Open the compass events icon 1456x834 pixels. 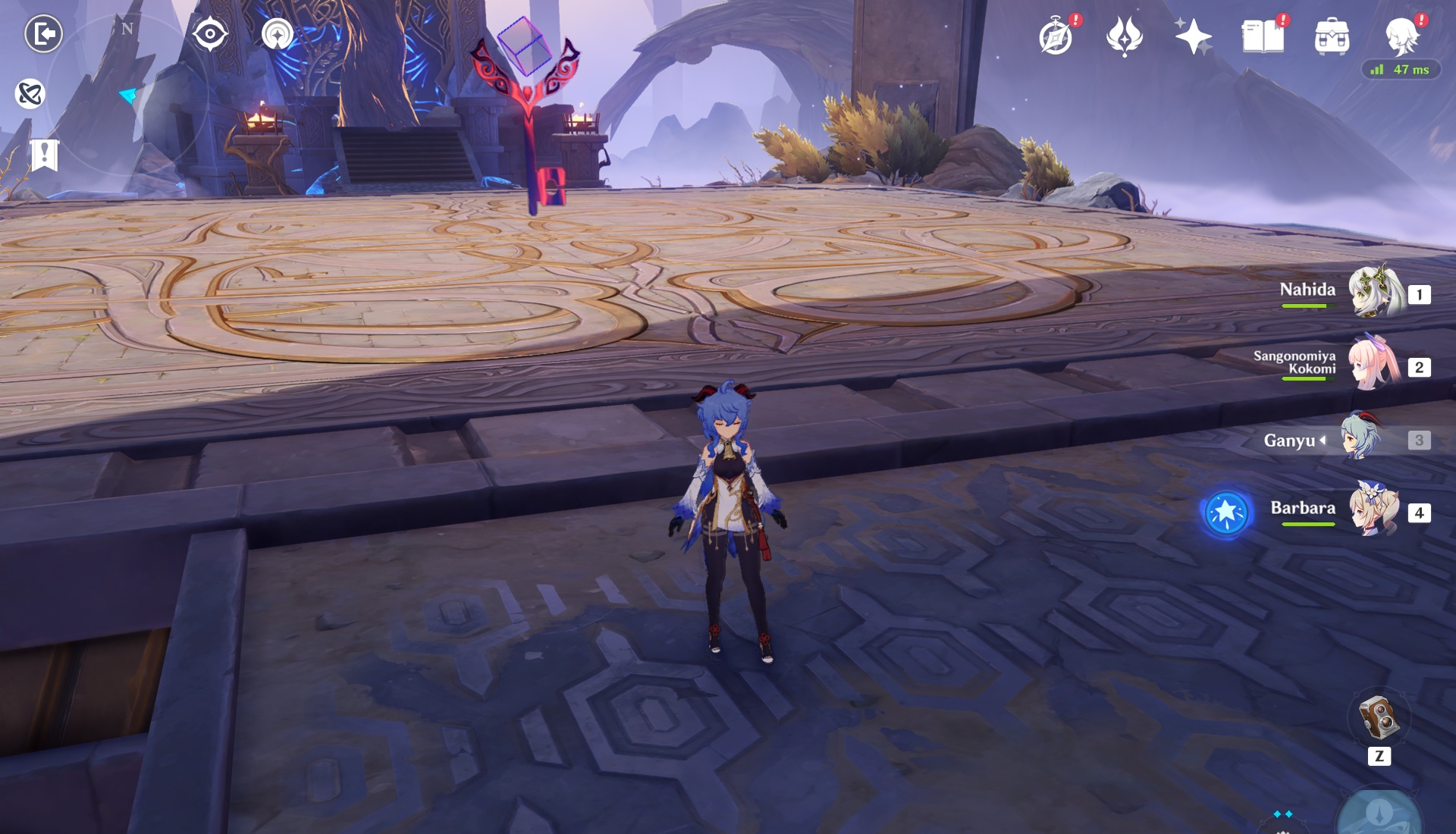coord(1056,36)
